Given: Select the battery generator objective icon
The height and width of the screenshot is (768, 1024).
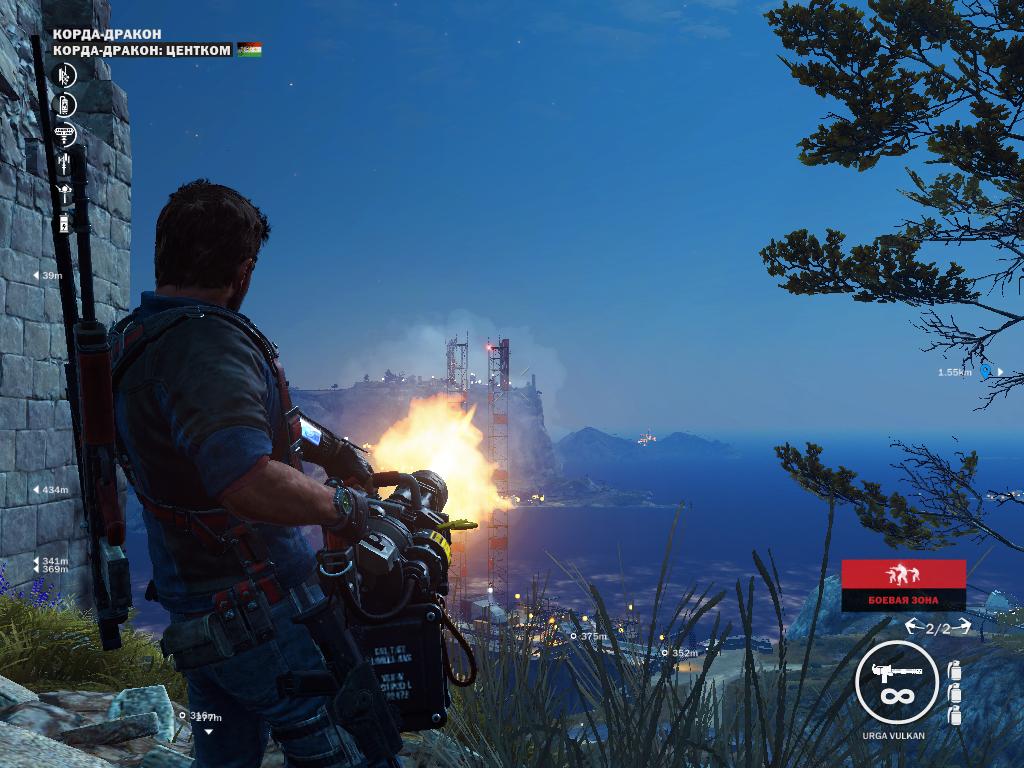Looking at the screenshot, I should click(x=65, y=222).
